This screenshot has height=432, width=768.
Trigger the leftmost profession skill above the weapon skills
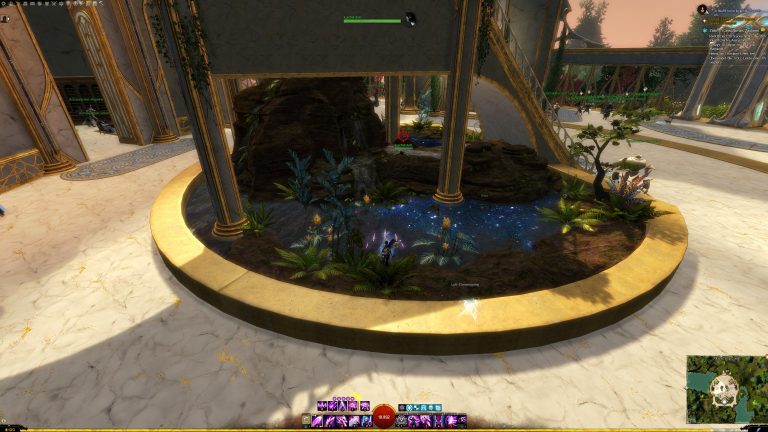pos(322,407)
